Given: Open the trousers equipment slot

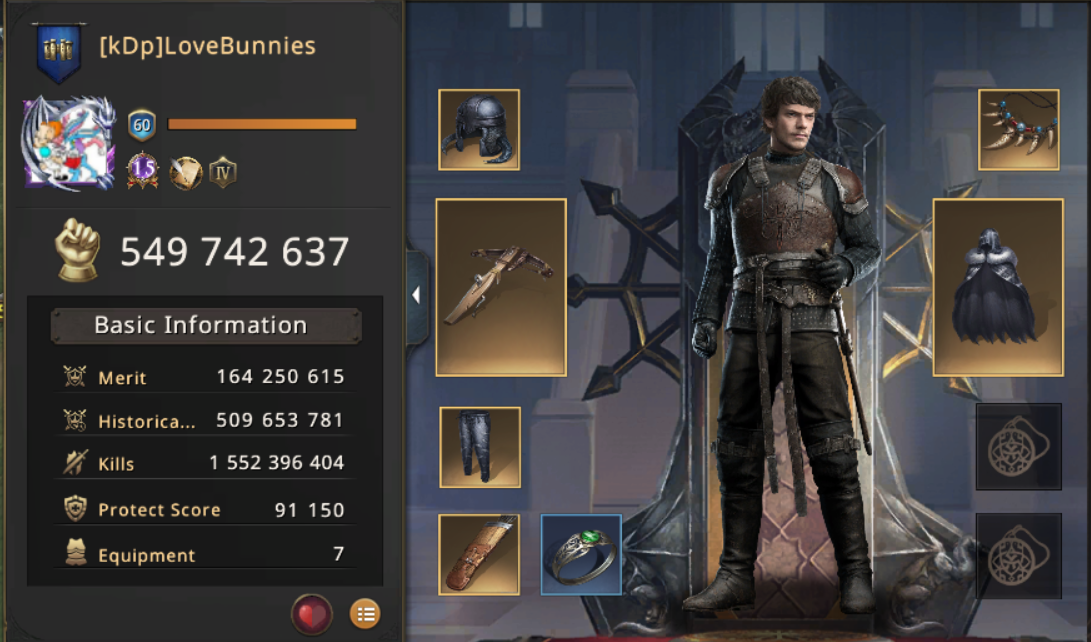Looking at the screenshot, I should pos(480,447).
